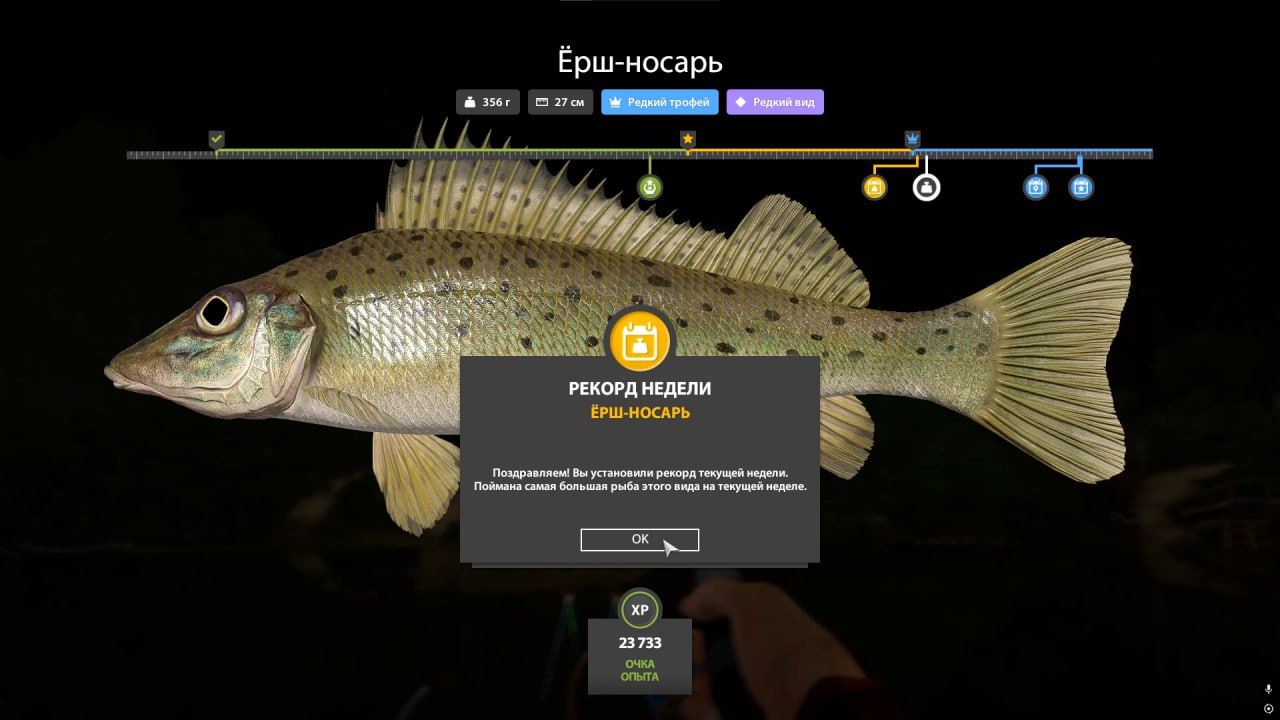Confirm the weekly record with OK
1280x720 pixels.
640,540
